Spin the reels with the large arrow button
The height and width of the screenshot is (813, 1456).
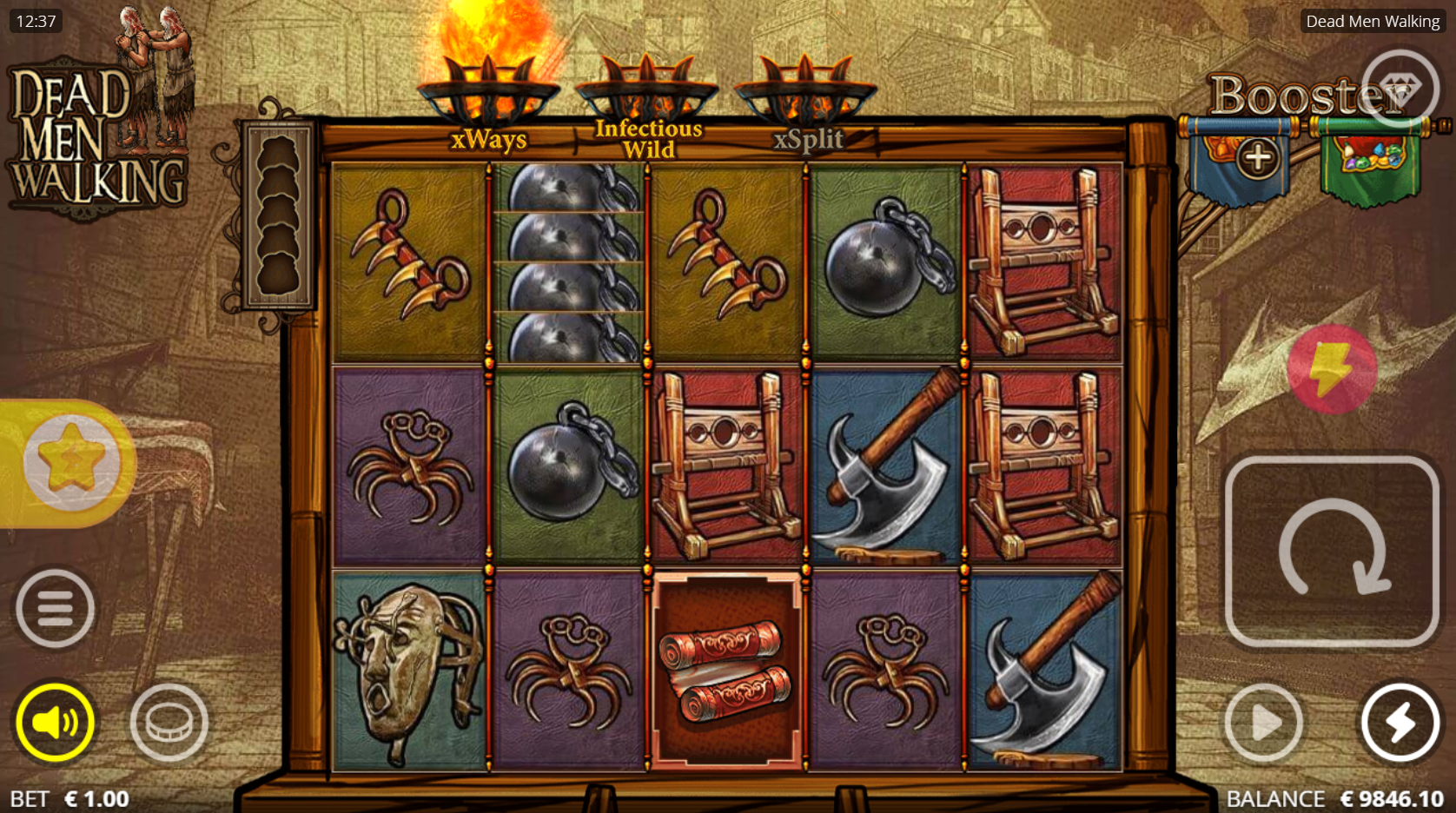coord(1331,552)
